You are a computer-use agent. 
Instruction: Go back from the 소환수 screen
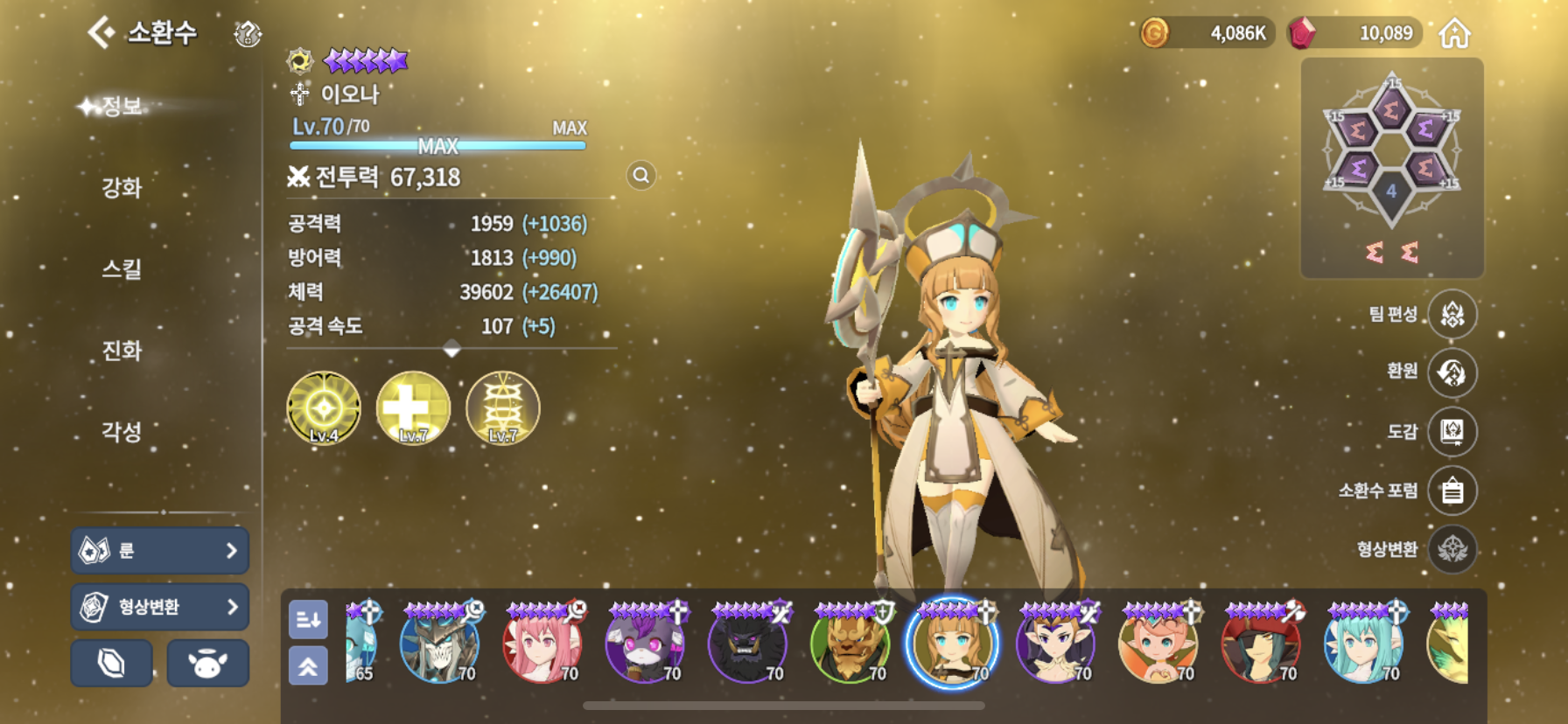pos(102,33)
